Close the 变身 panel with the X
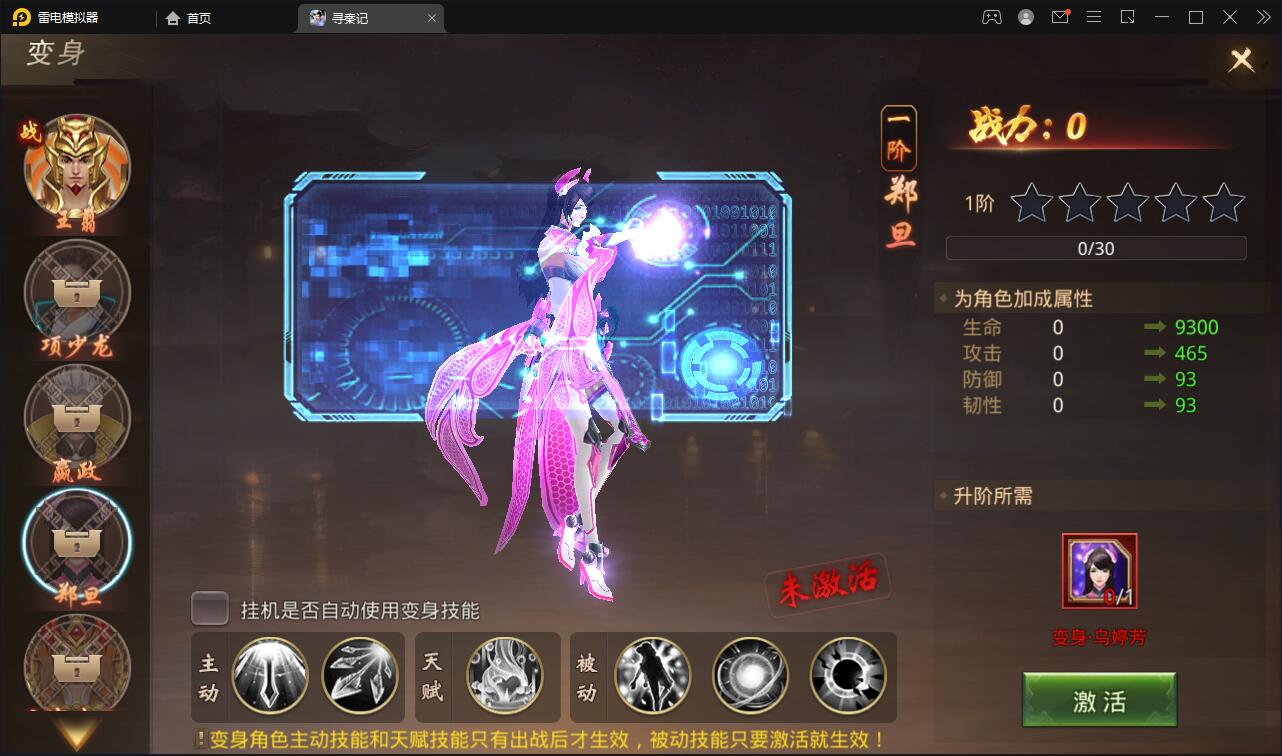Viewport: 1282px width, 756px height. pyautogui.click(x=1241, y=60)
